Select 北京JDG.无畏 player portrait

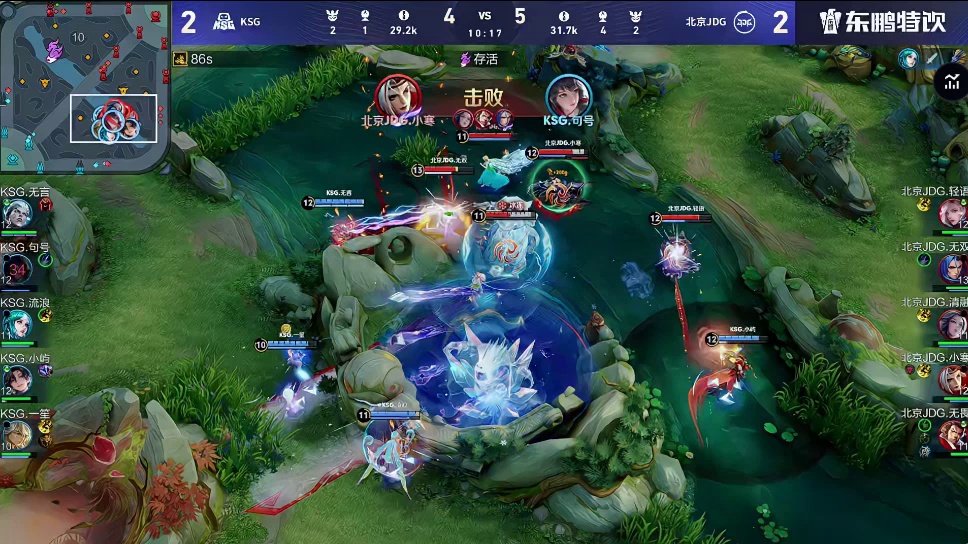tap(951, 434)
